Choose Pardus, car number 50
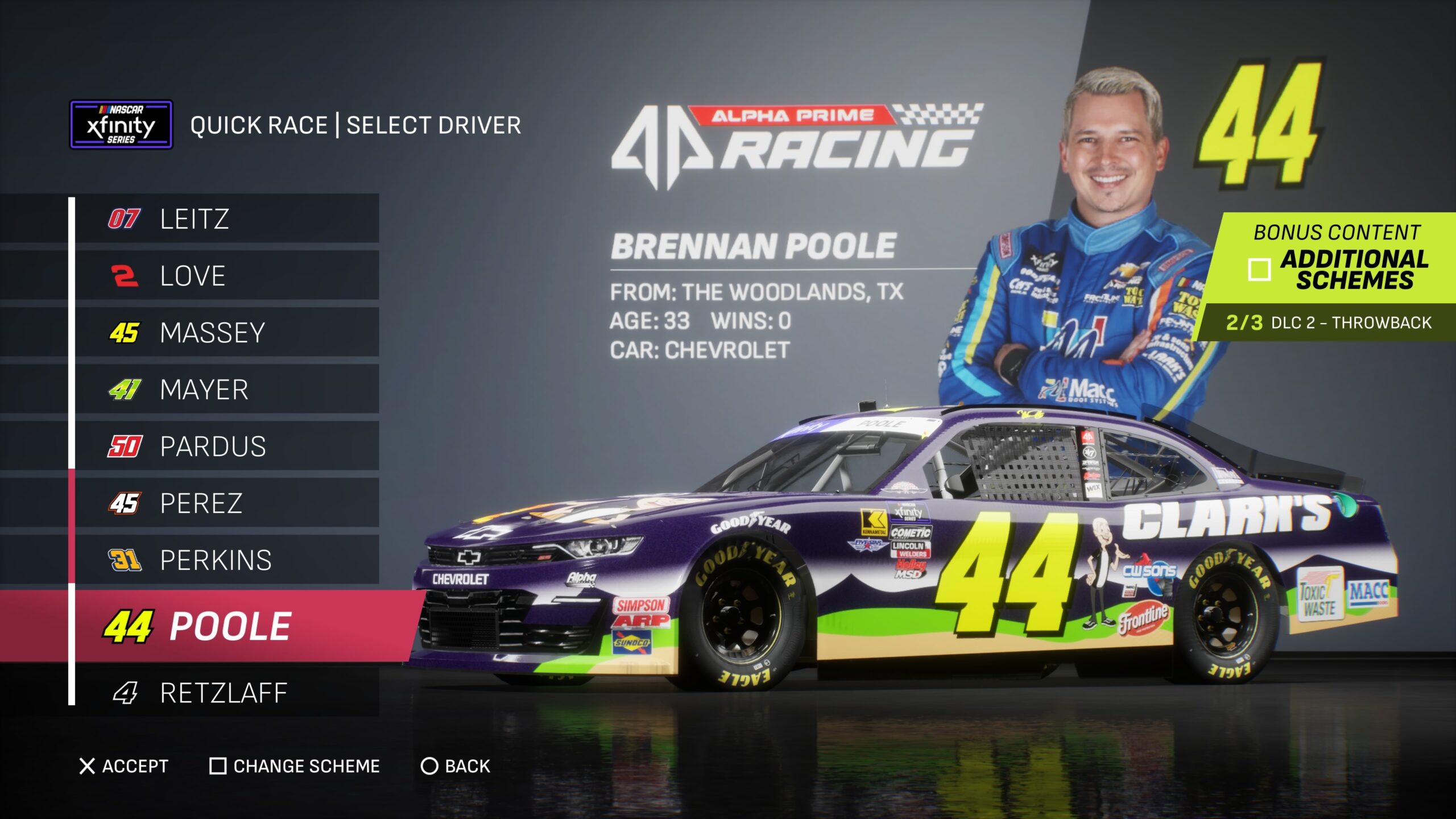The height and width of the screenshot is (819, 1456). [x=226, y=446]
